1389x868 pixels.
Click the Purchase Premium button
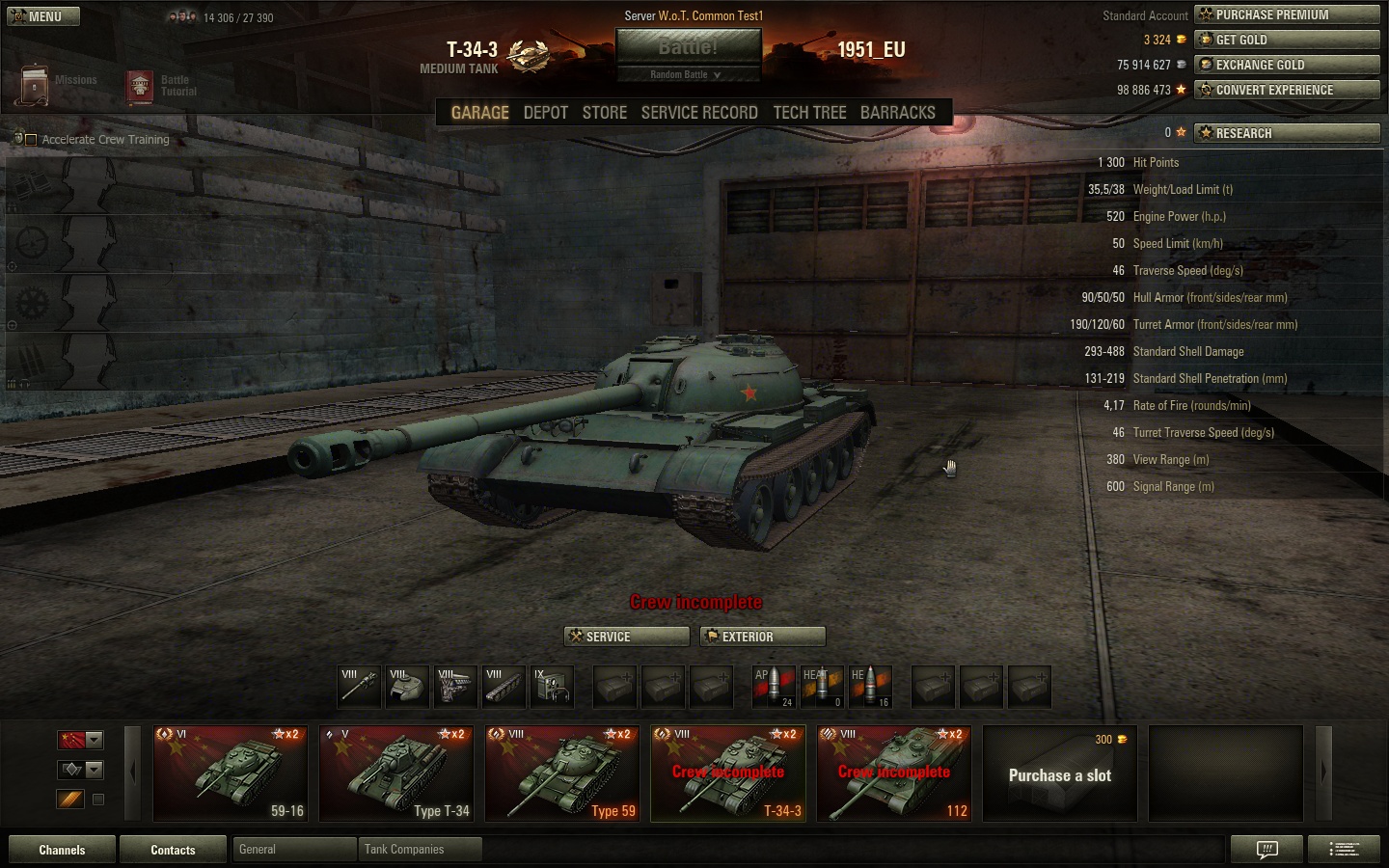1287,14
